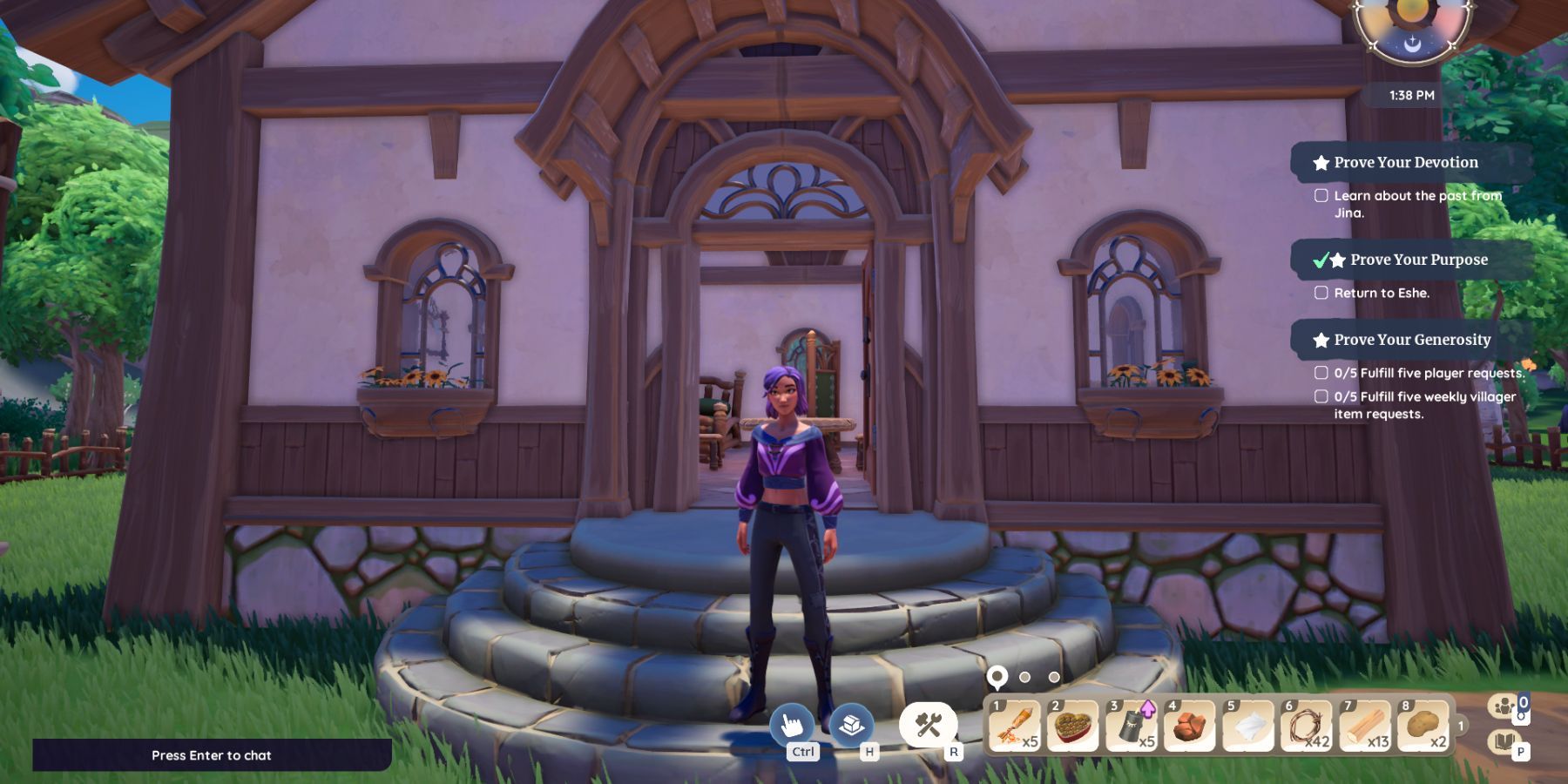
Task: Open the Prove Your Devotion quest
Action: [x=1405, y=162]
